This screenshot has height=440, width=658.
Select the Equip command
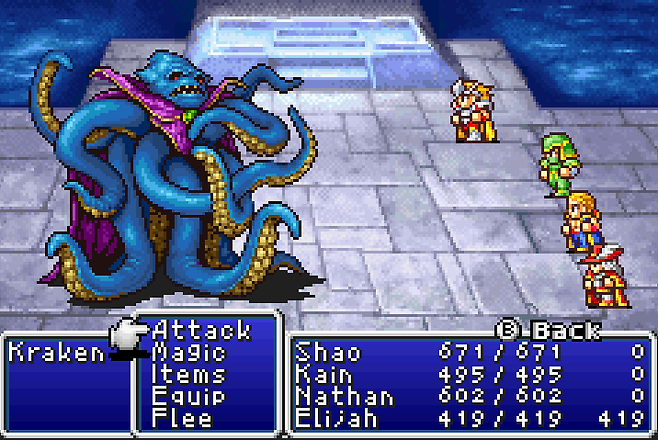pos(187,396)
